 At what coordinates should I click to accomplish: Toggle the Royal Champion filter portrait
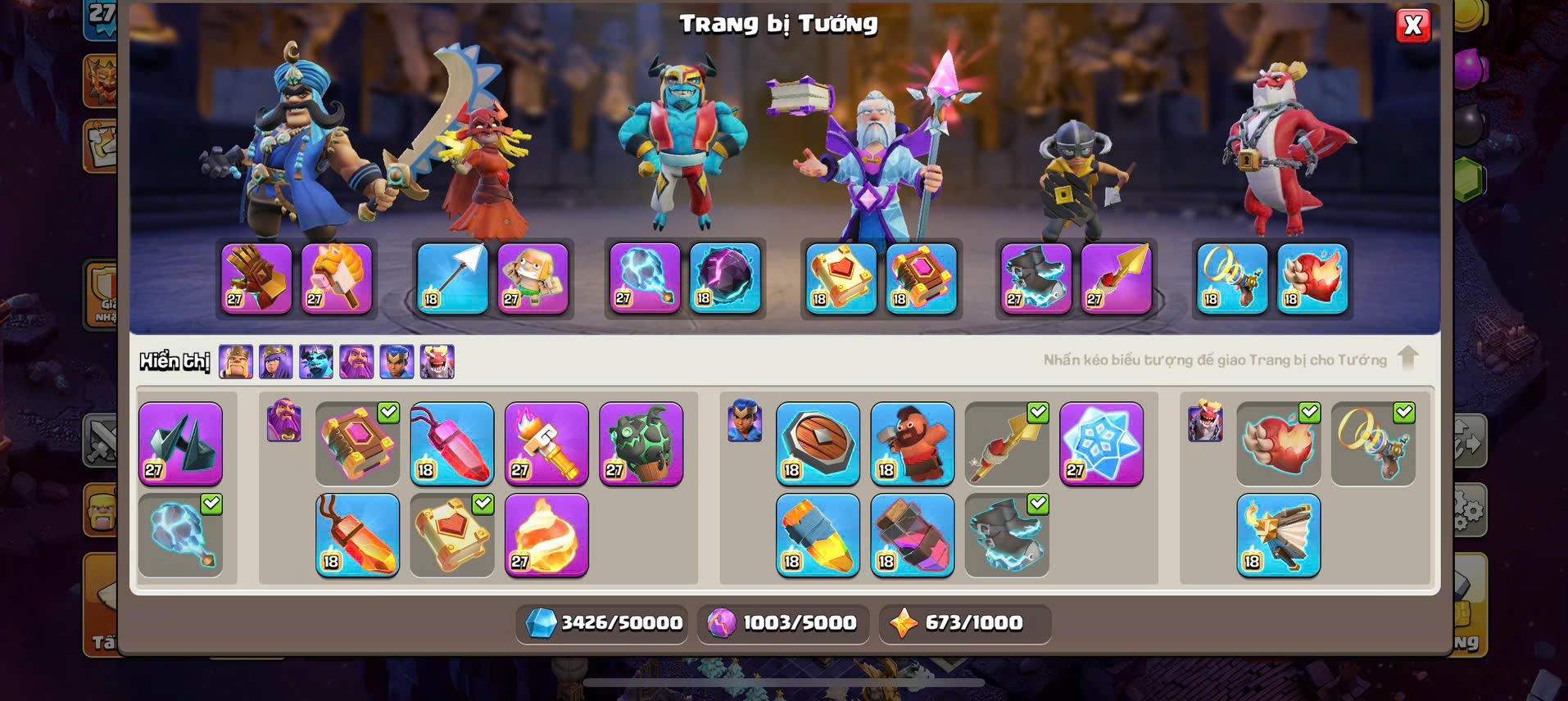(397, 361)
